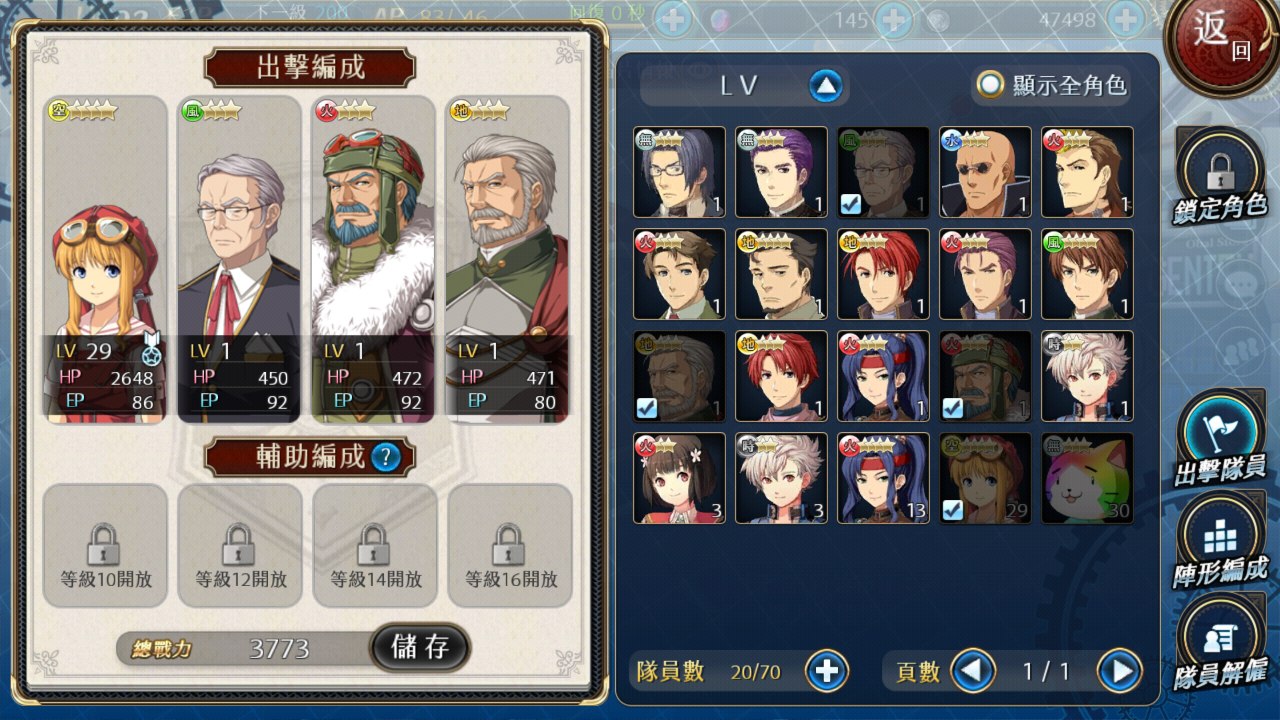This screenshot has width=1280, height=720.
Task: Select the level 13 blue-haired character thumbnail
Action: (883, 478)
